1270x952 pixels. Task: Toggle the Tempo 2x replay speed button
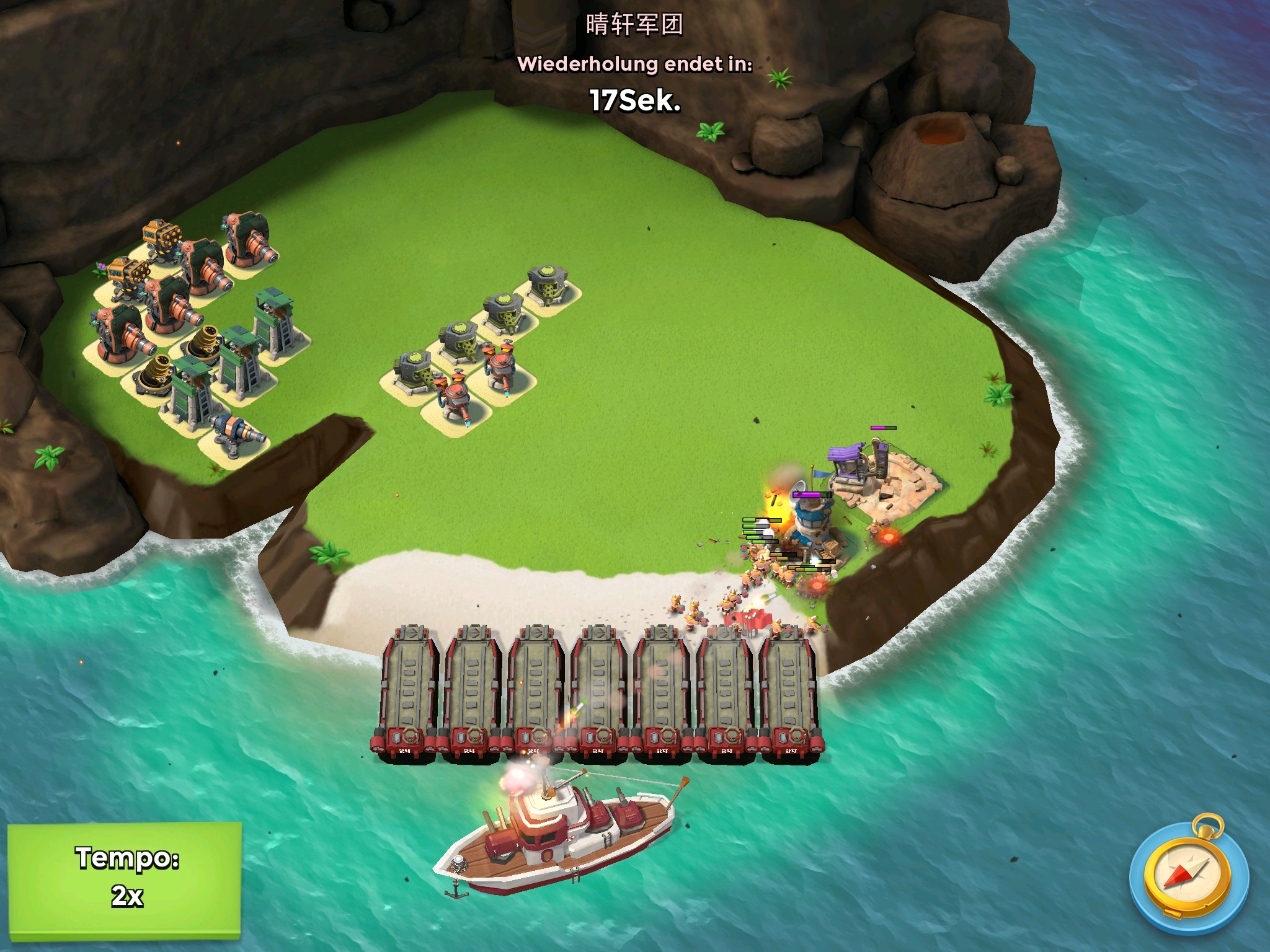[x=125, y=877]
